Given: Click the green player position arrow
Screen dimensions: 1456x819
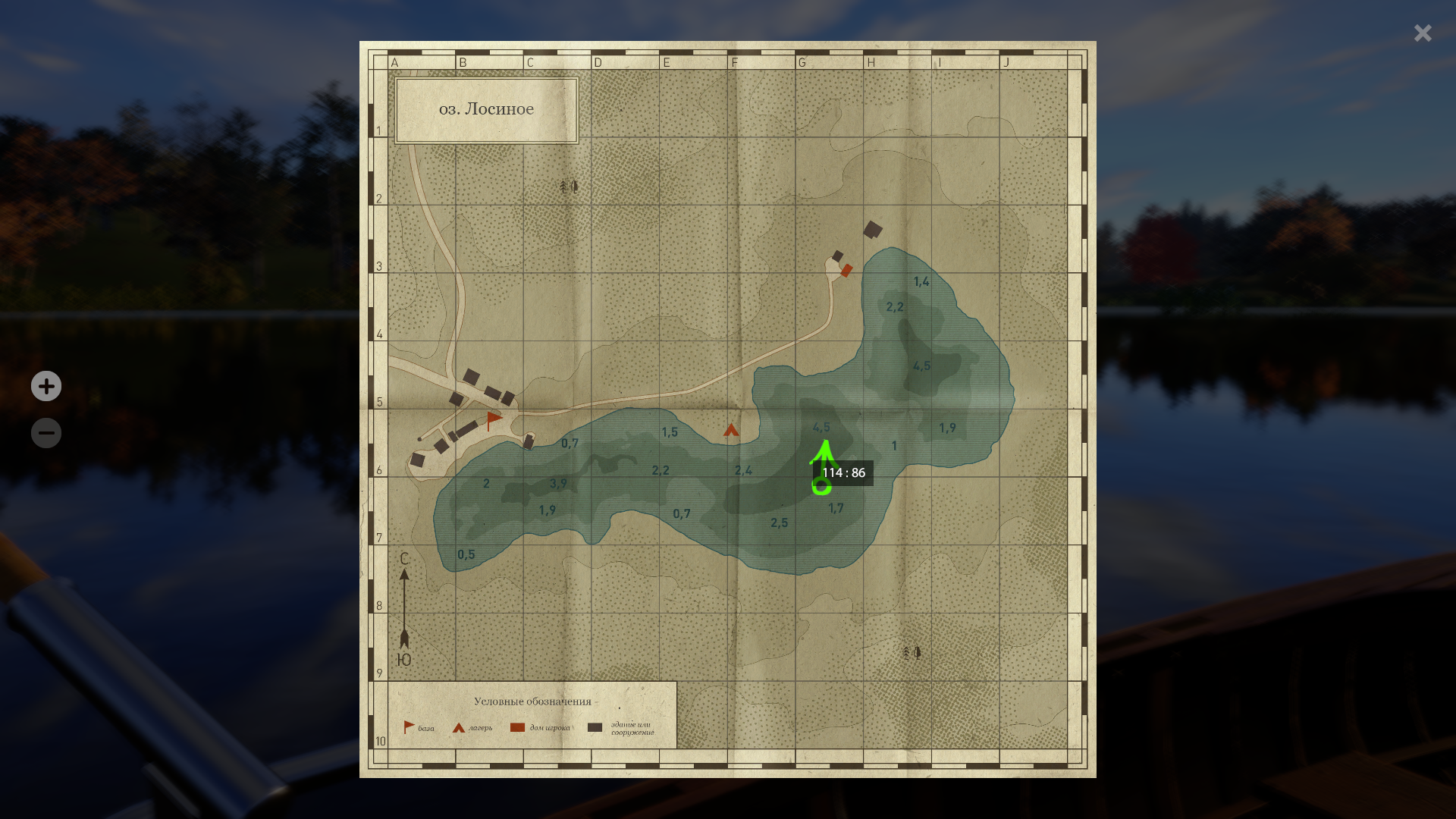Looking at the screenshot, I should click(824, 453).
